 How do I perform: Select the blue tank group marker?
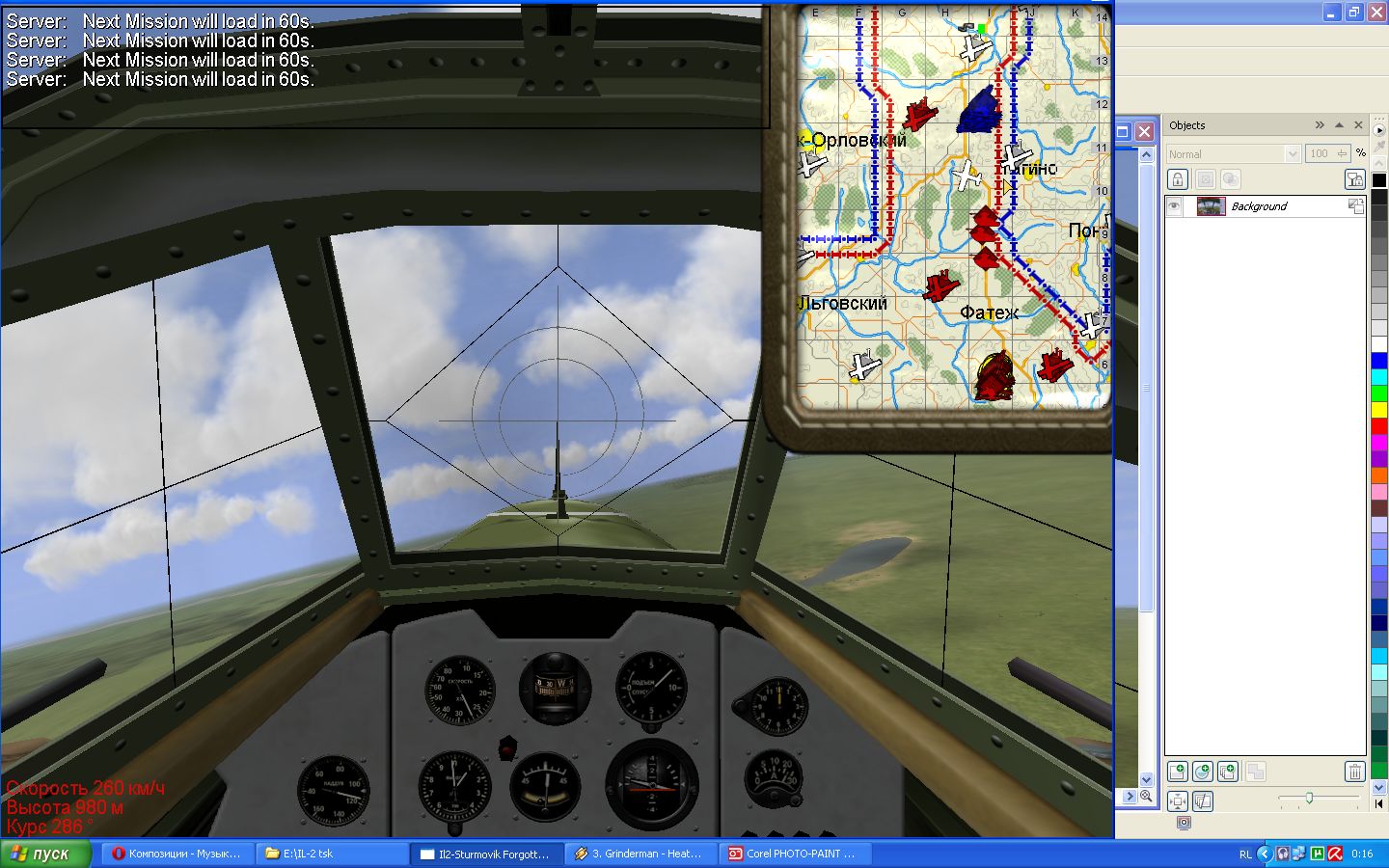979,110
